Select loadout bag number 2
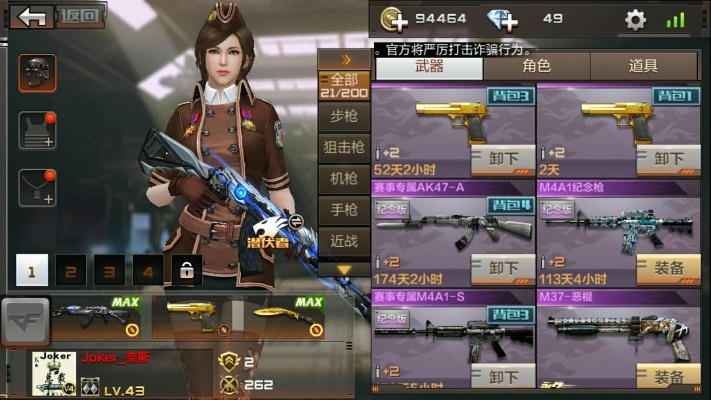The width and height of the screenshot is (711, 400). click(x=70, y=270)
